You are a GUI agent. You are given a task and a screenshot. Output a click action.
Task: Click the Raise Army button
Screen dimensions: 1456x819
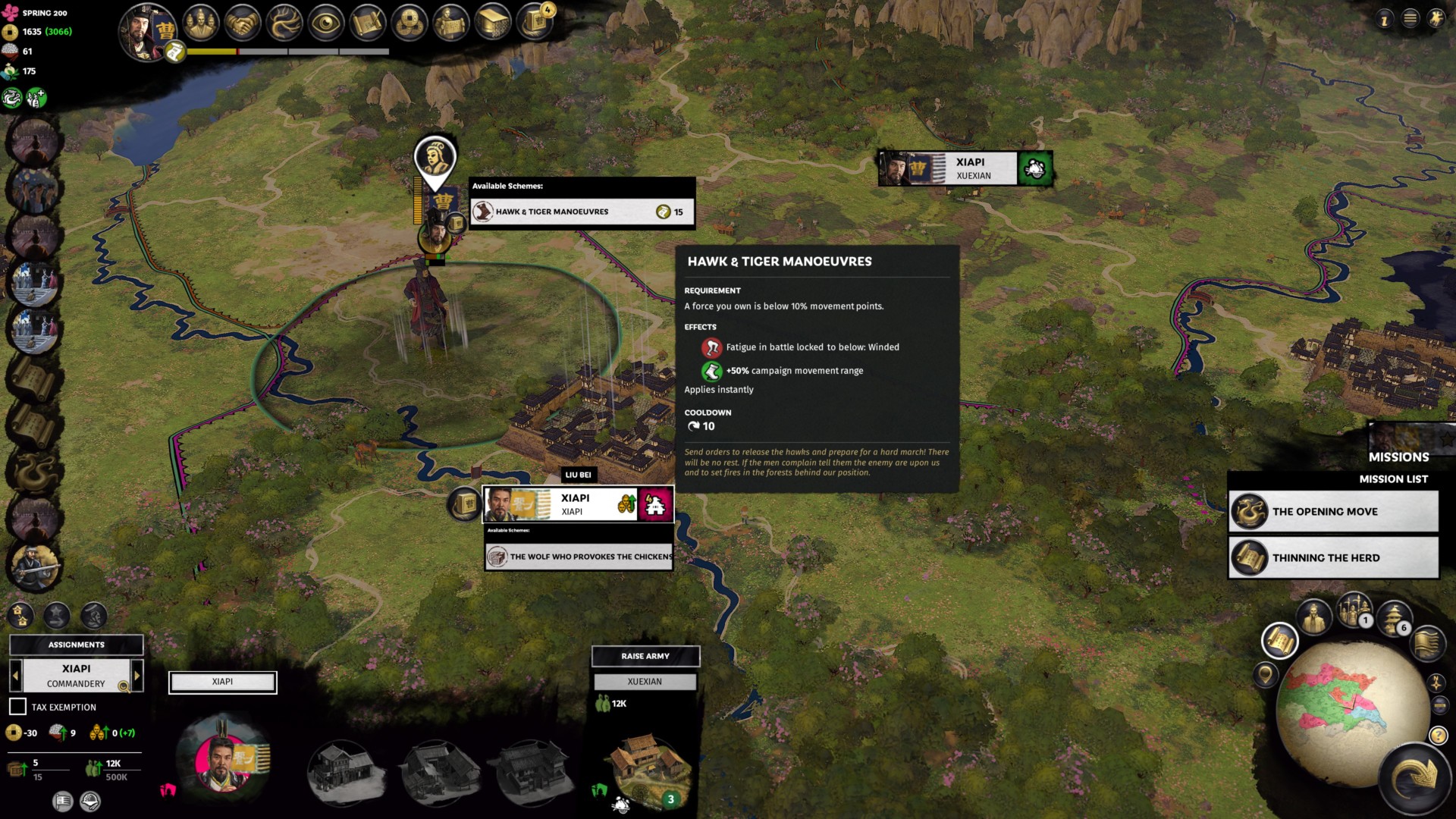click(x=645, y=656)
